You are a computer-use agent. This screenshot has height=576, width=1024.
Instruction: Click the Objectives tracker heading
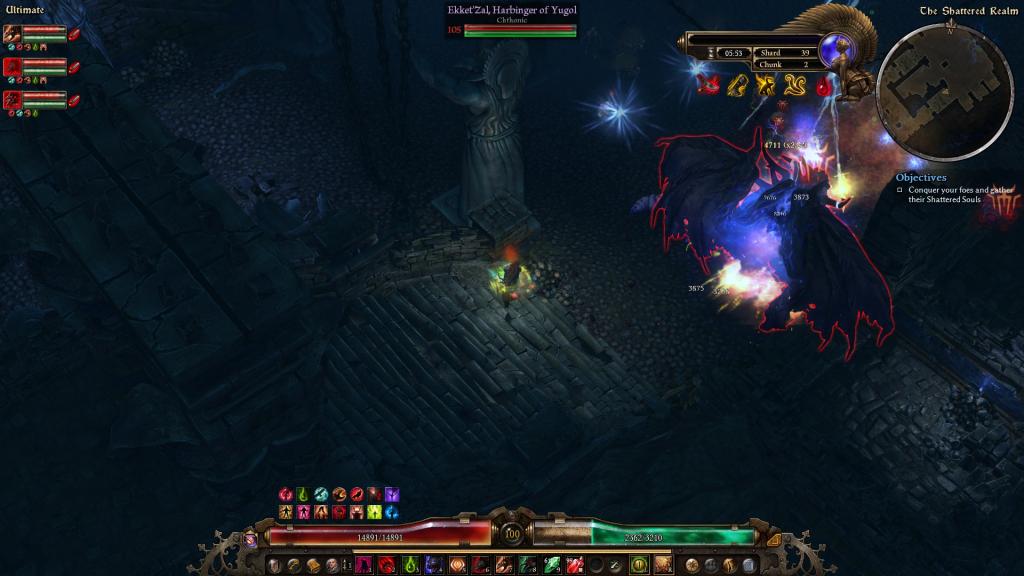pos(920,178)
